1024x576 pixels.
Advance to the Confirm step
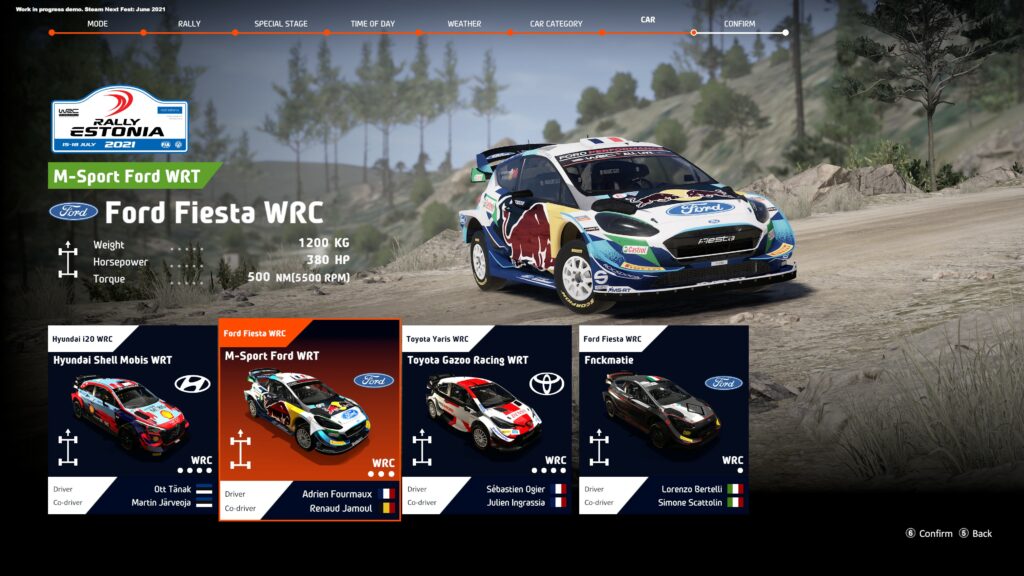(x=740, y=24)
